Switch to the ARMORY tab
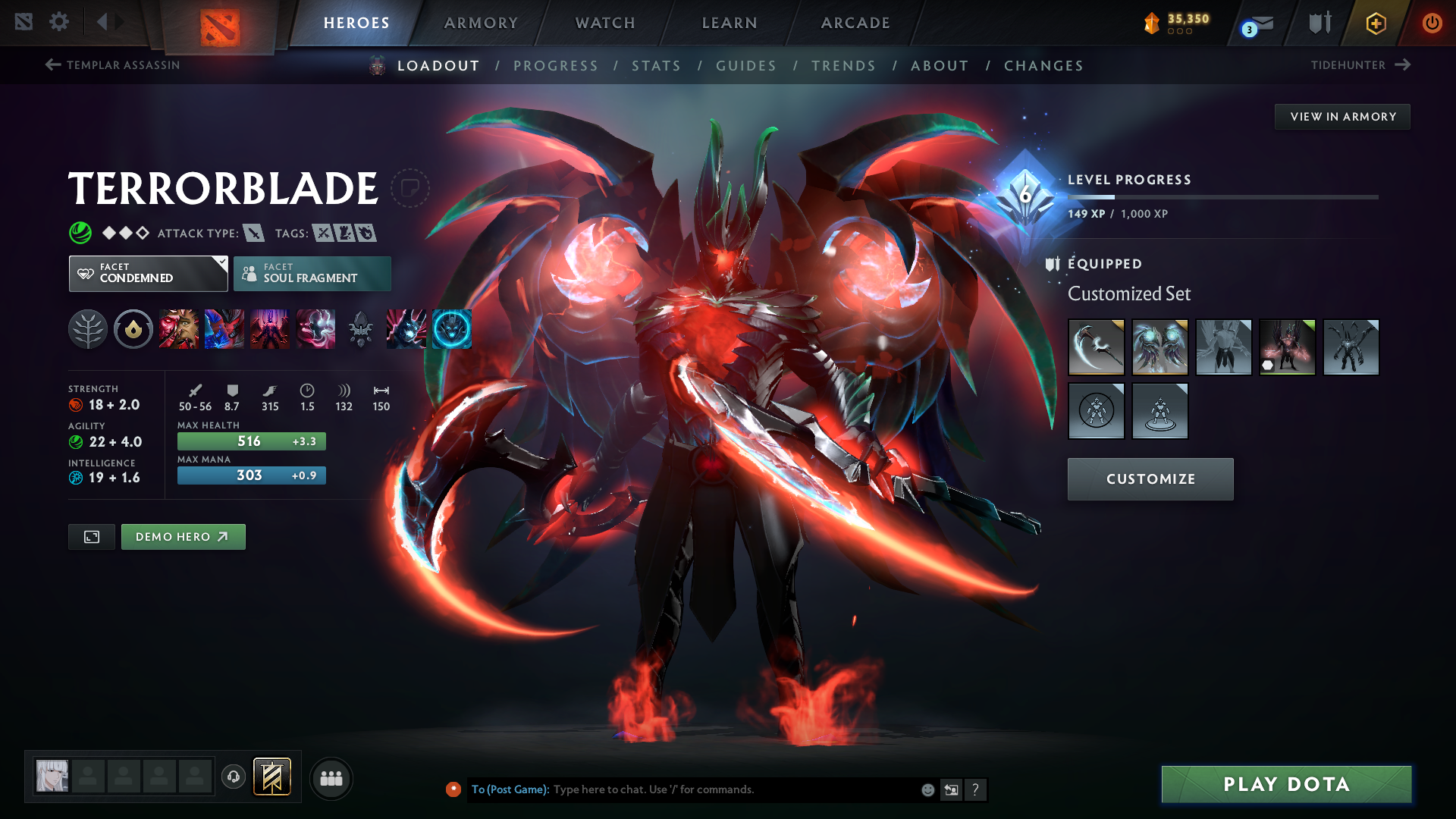Image resolution: width=1456 pixels, height=819 pixels. [481, 23]
